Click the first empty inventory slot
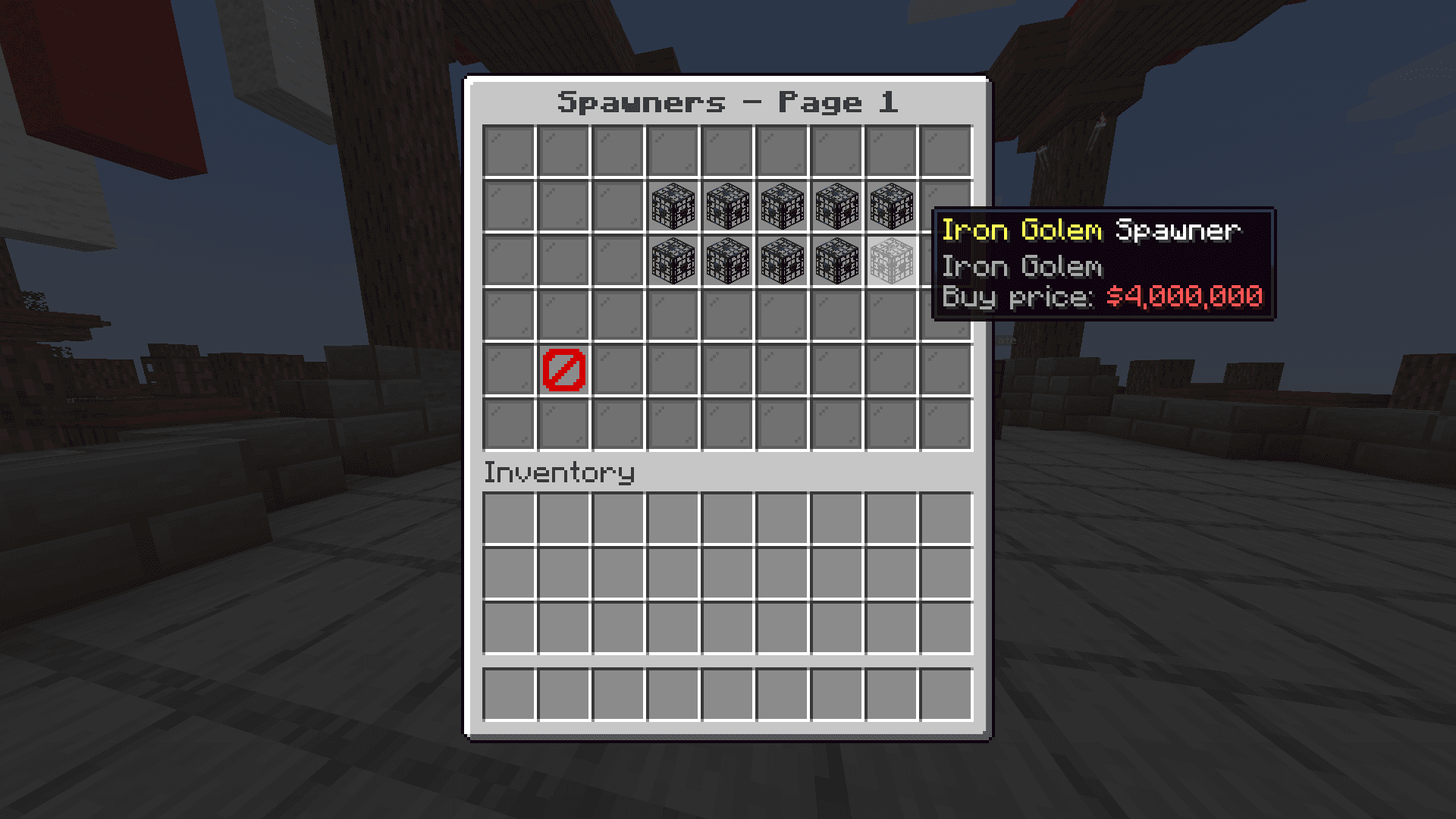 pos(508,516)
